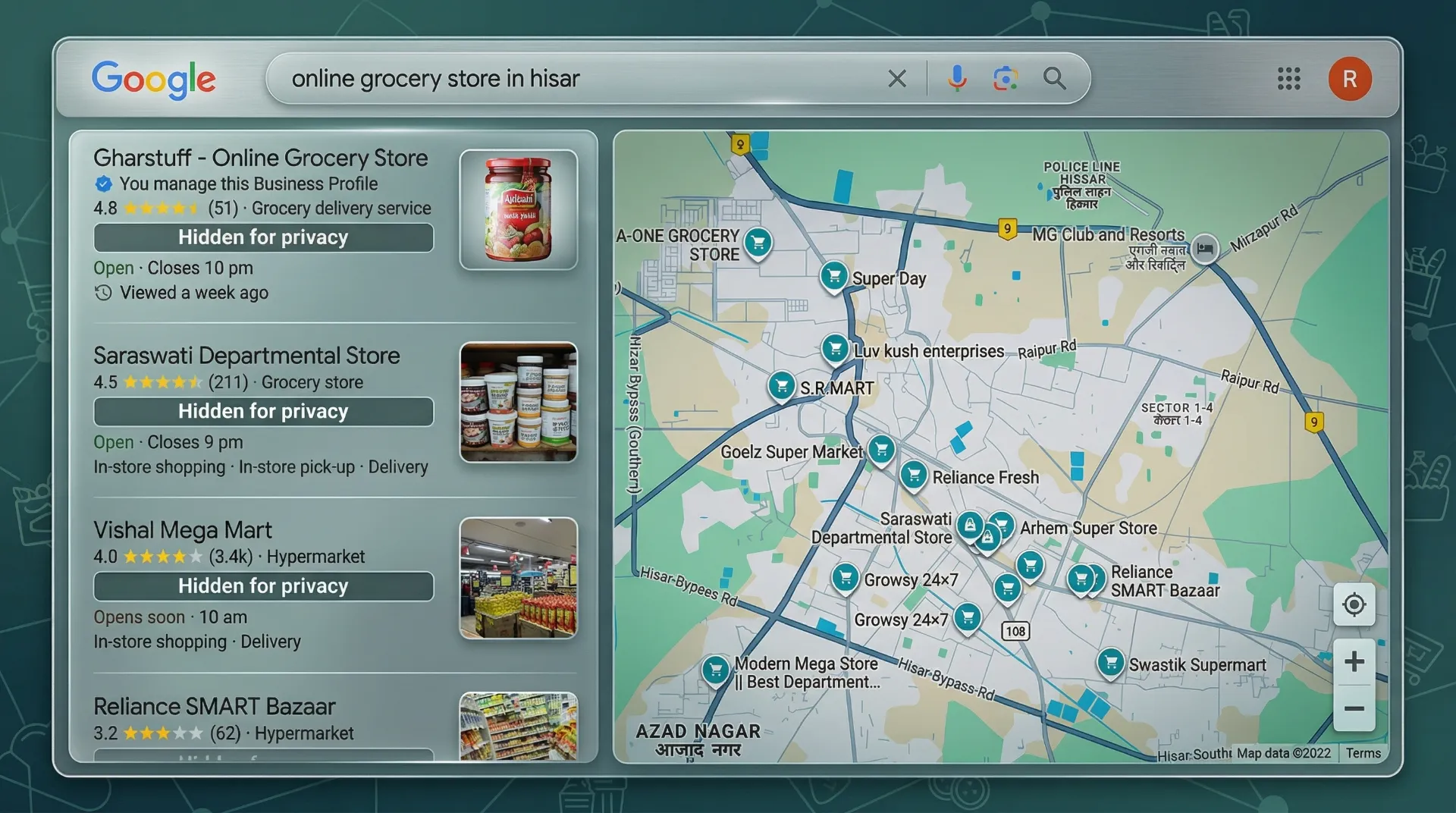Zoom in on the map
Image resolution: width=1456 pixels, height=813 pixels.
point(1354,659)
